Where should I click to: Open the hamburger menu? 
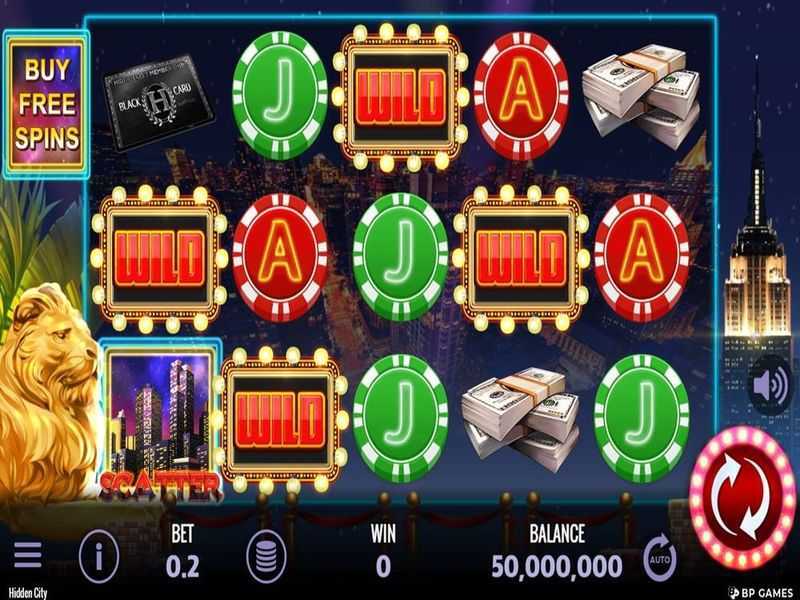point(27,555)
